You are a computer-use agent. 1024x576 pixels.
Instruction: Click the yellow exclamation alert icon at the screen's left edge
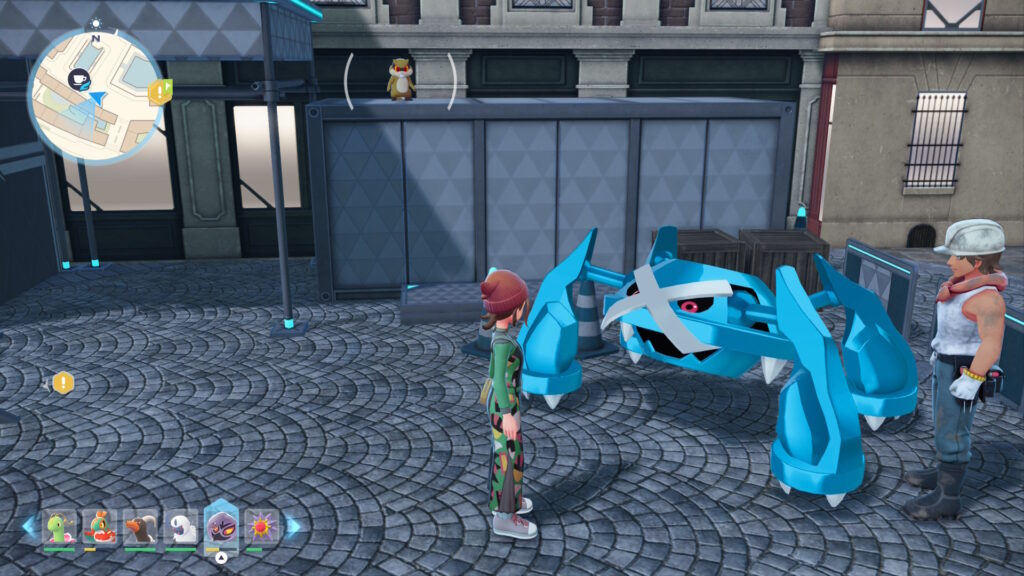(63, 382)
